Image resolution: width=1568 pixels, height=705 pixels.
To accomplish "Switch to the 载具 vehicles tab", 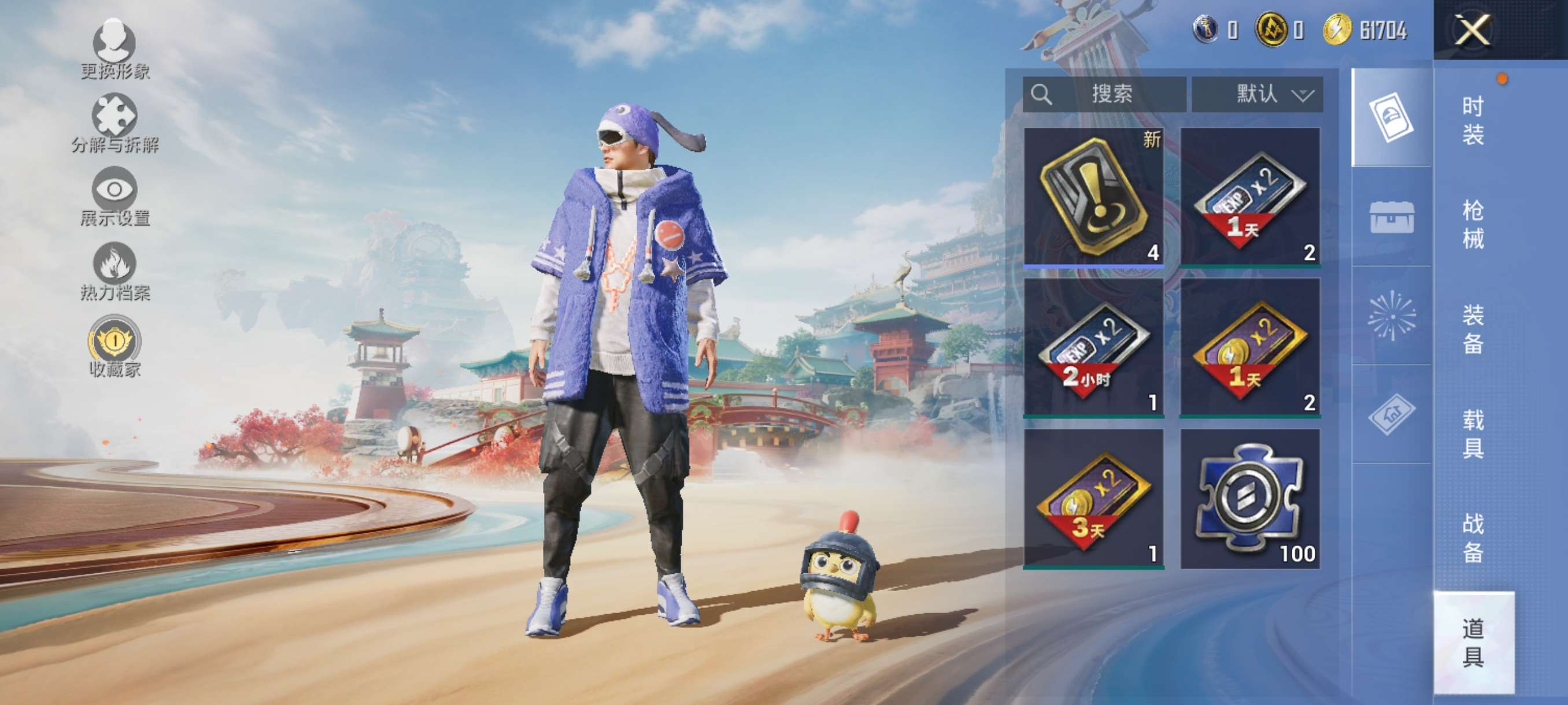I will (x=1473, y=434).
